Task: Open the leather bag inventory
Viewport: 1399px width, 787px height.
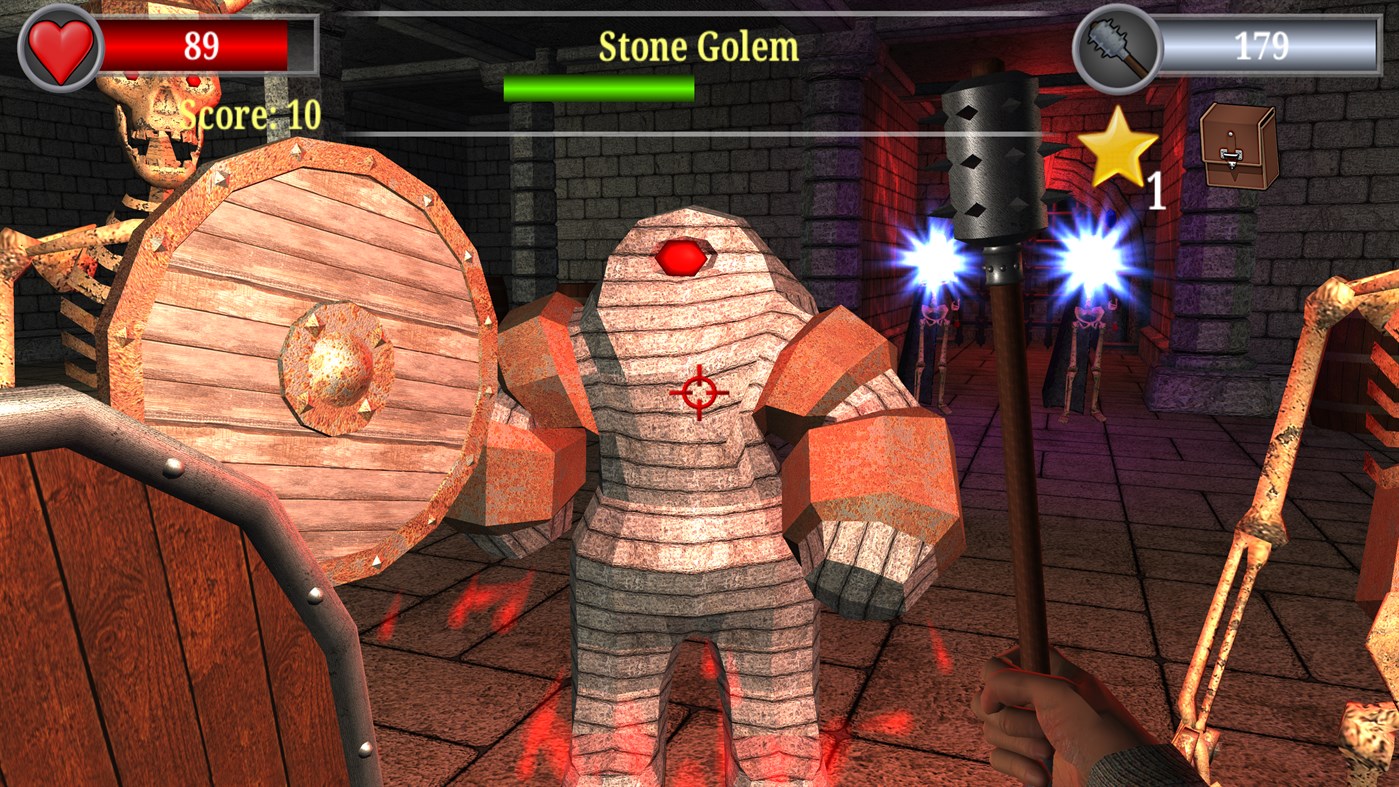Action: point(1238,146)
